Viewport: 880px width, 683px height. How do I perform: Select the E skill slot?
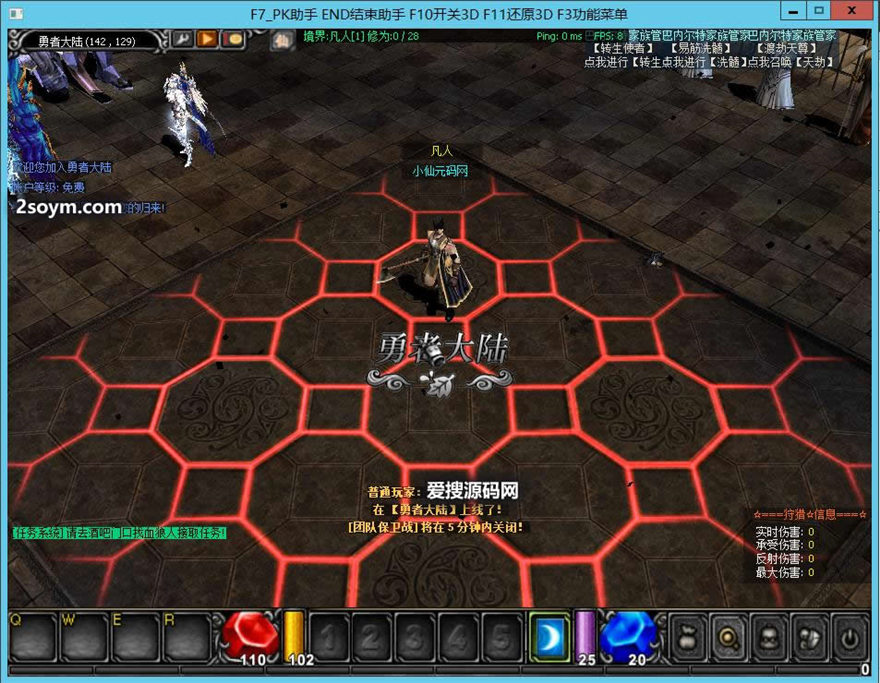point(135,635)
